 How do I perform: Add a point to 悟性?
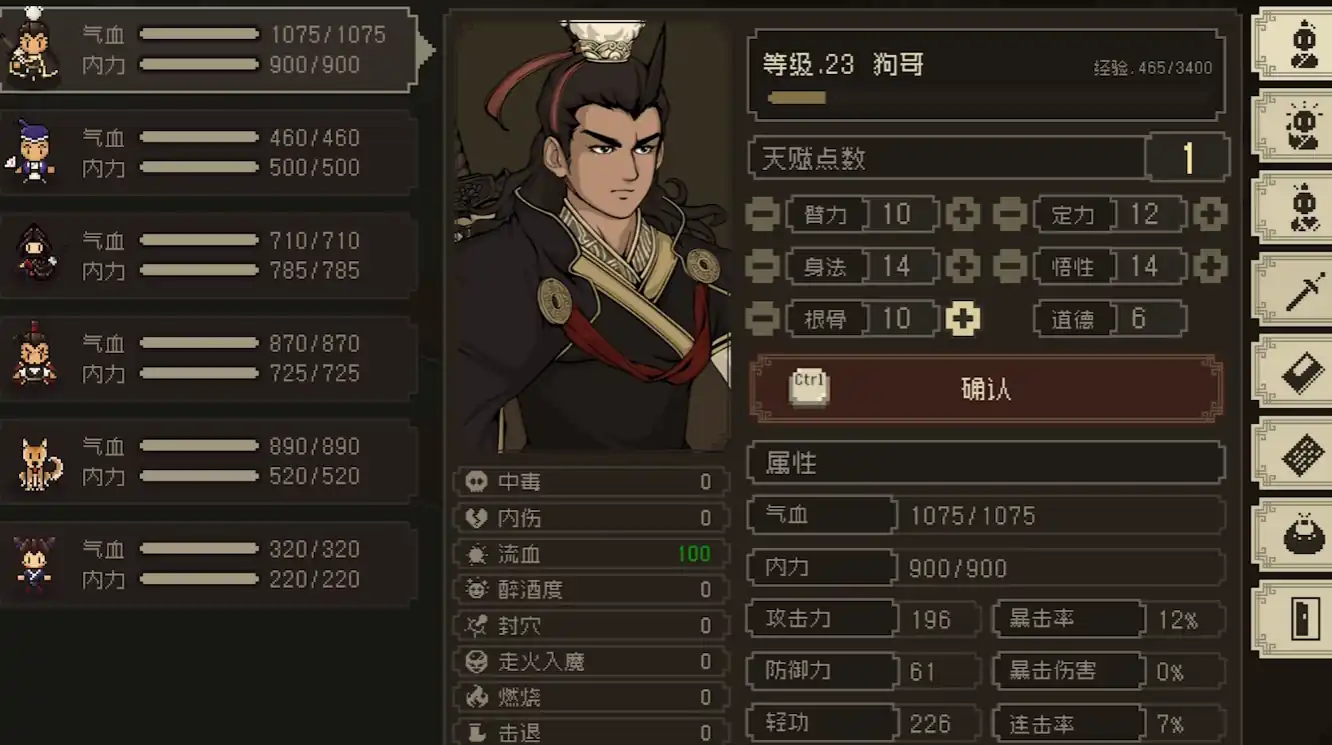pyautogui.click(x=1210, y=266)
